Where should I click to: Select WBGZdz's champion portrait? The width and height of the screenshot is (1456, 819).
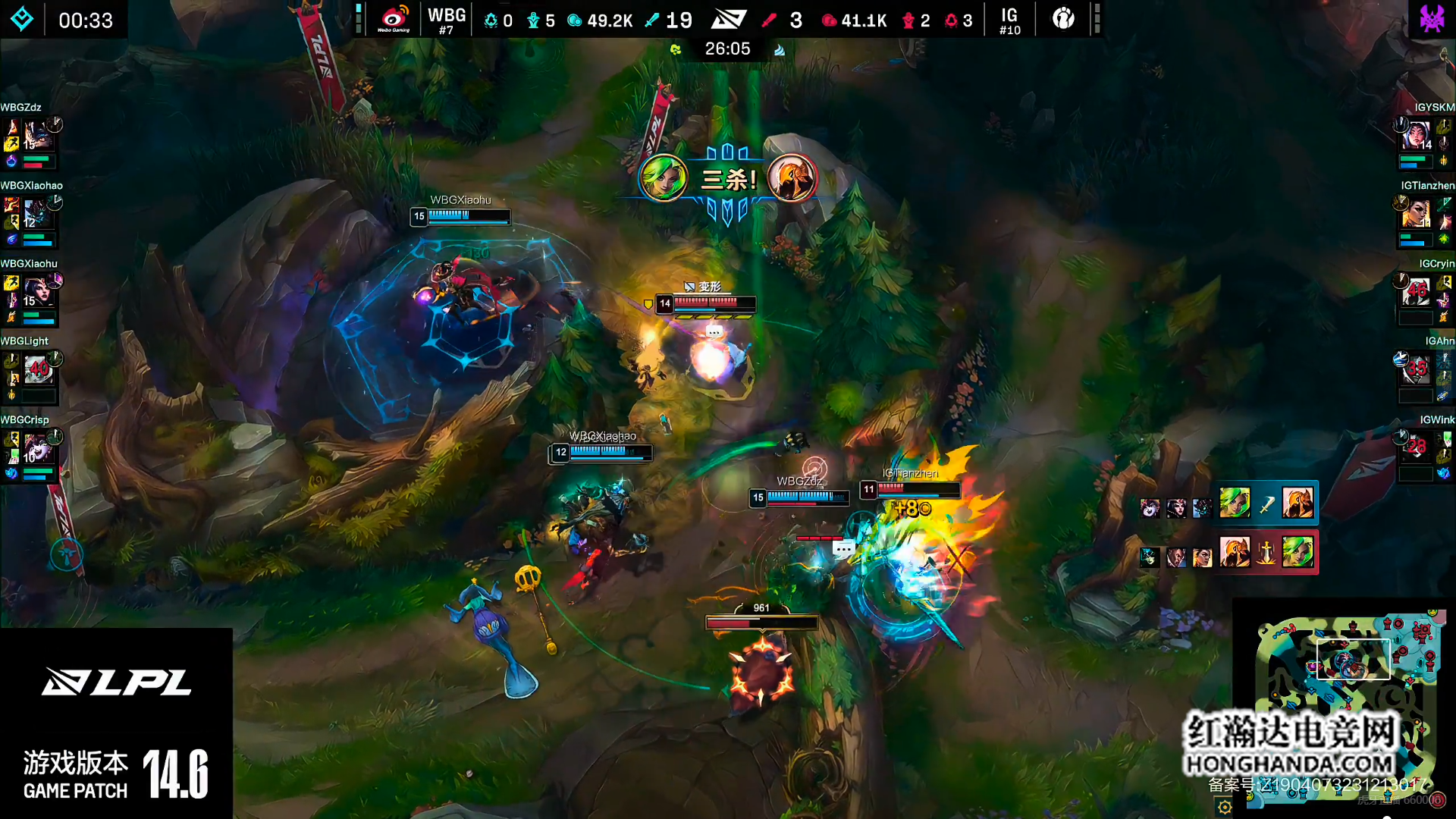point(37,136)
